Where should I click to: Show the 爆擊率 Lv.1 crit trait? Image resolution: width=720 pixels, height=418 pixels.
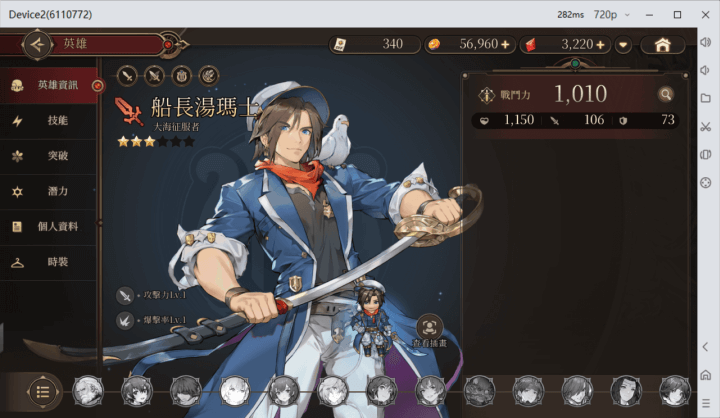pos(125,321)
